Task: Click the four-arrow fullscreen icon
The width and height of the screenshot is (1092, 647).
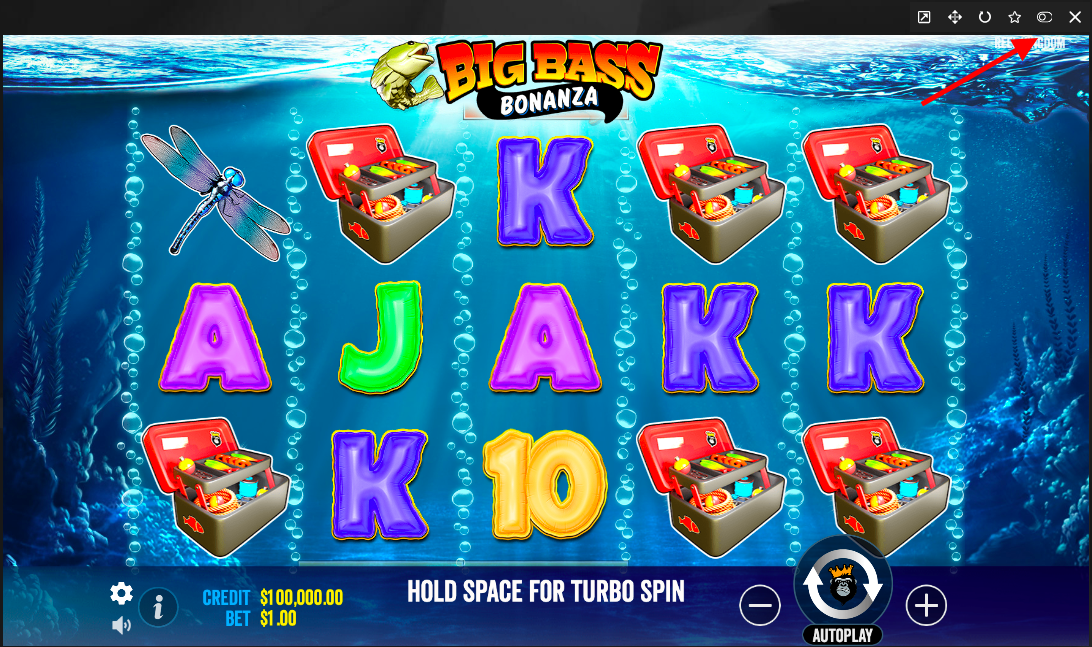Action: [x=954, y=17]
